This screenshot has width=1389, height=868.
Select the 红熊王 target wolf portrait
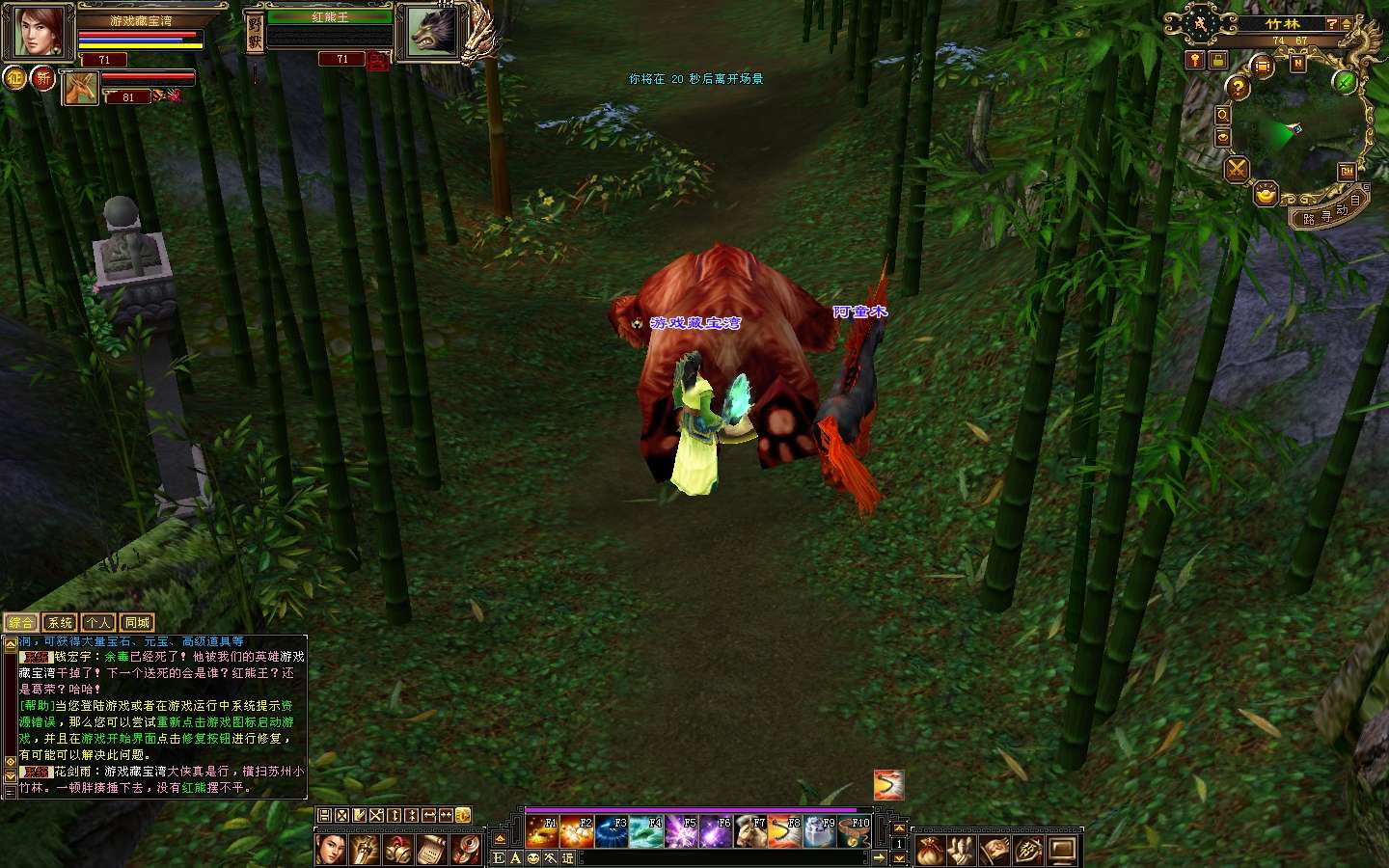point(431,32)
